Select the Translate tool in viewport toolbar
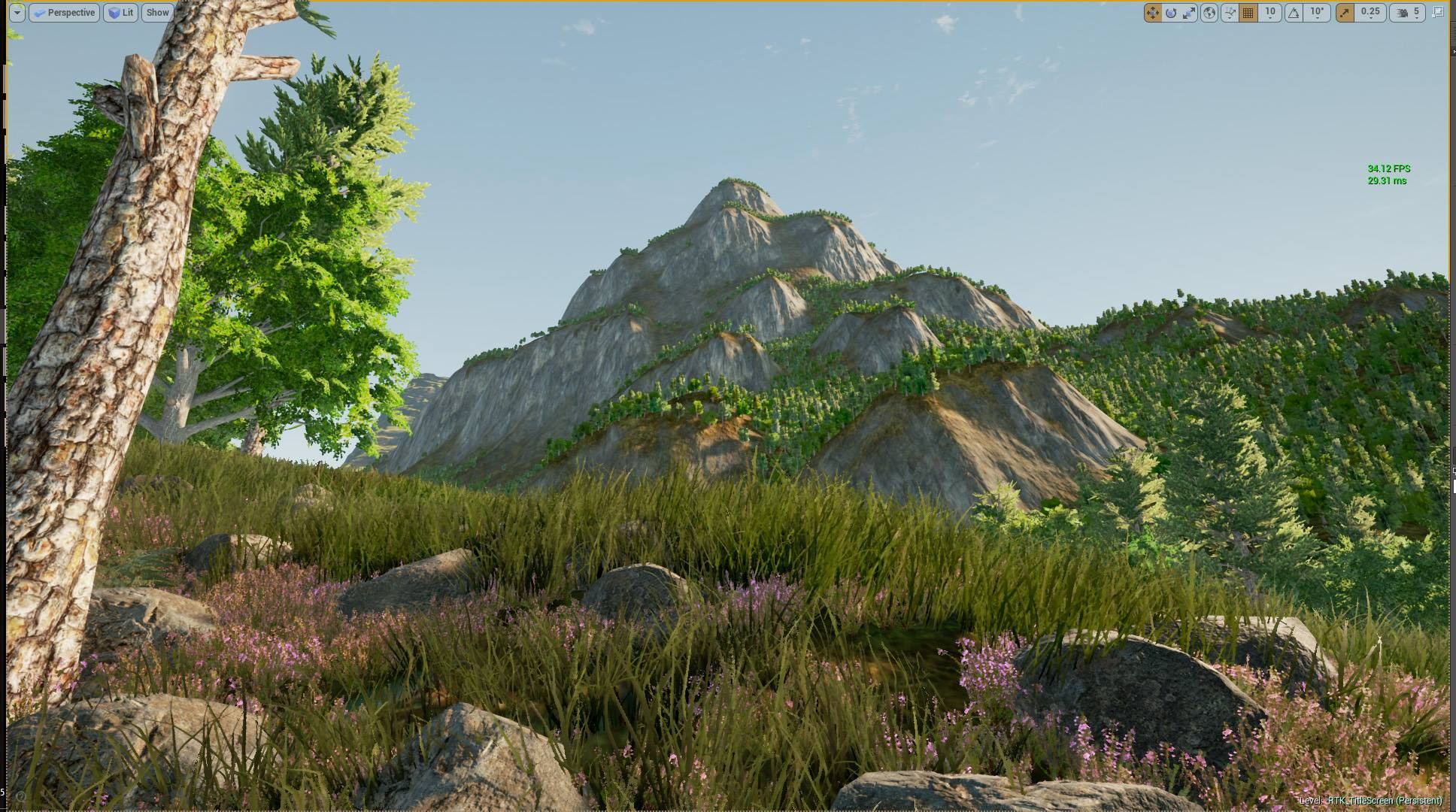Screen dimensions: 1456x812 coord(1152,12)
